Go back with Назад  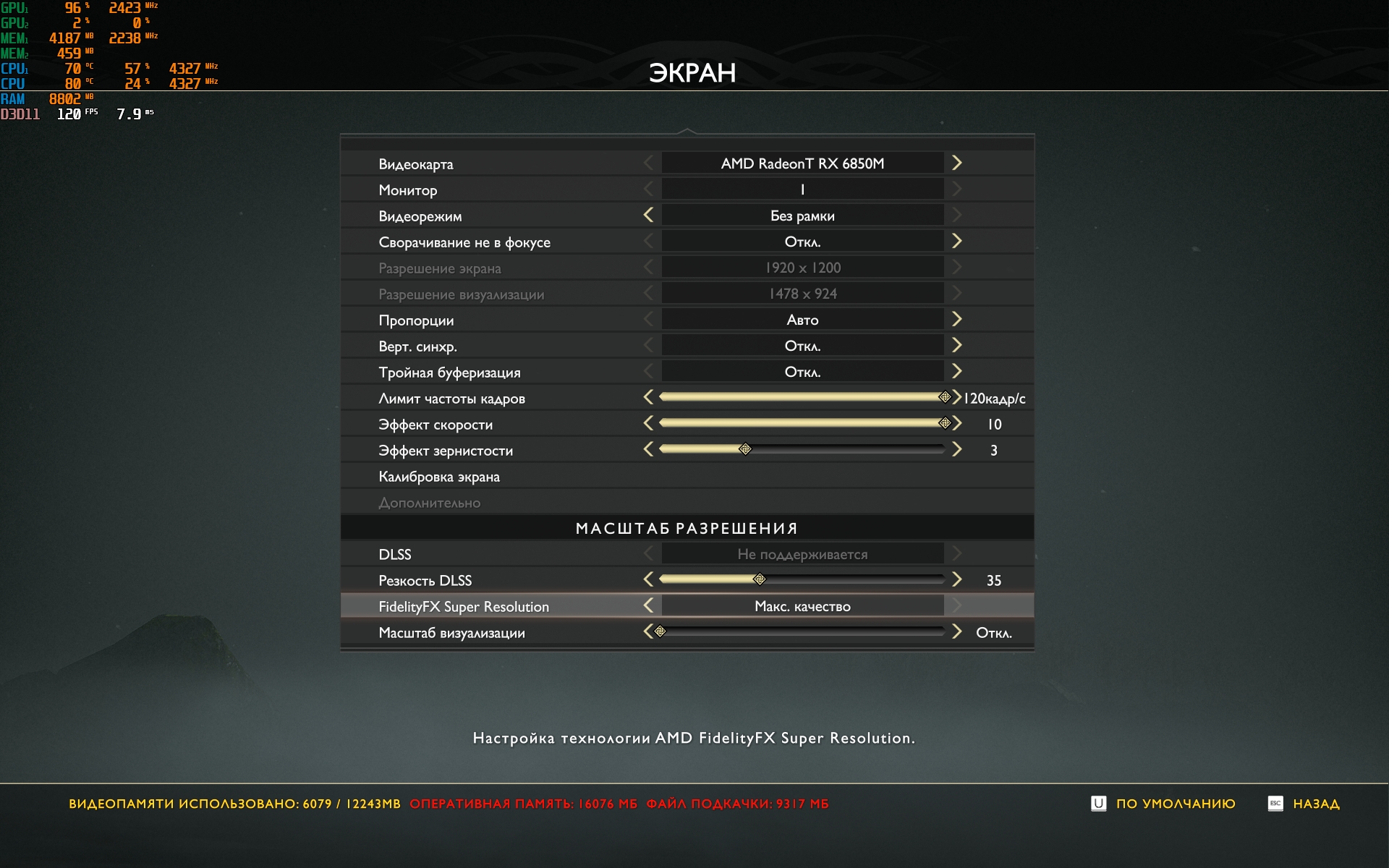tap(1315, 804)
